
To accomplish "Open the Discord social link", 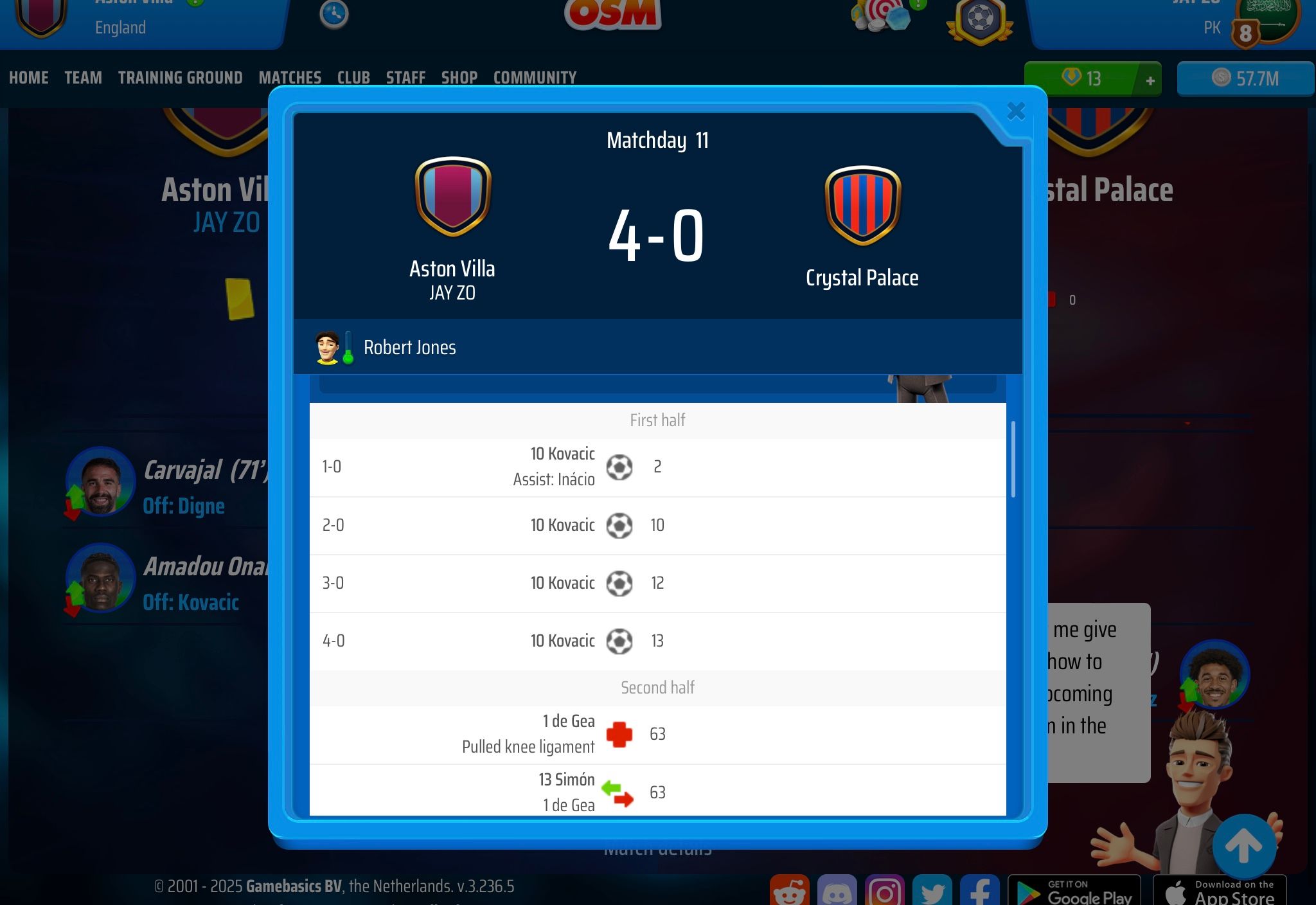I will click(837, 892).
